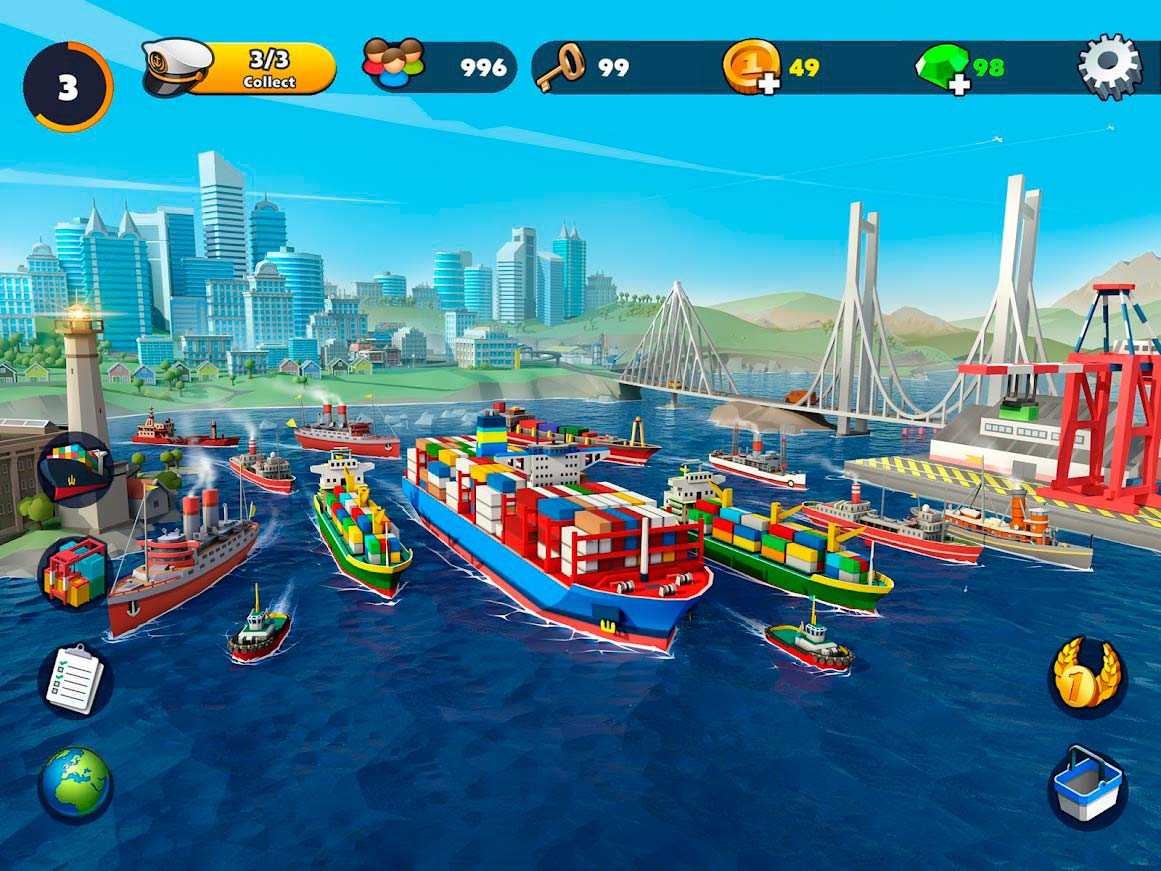
Task: Open the settings gear menu
Action: point(1109,67)
